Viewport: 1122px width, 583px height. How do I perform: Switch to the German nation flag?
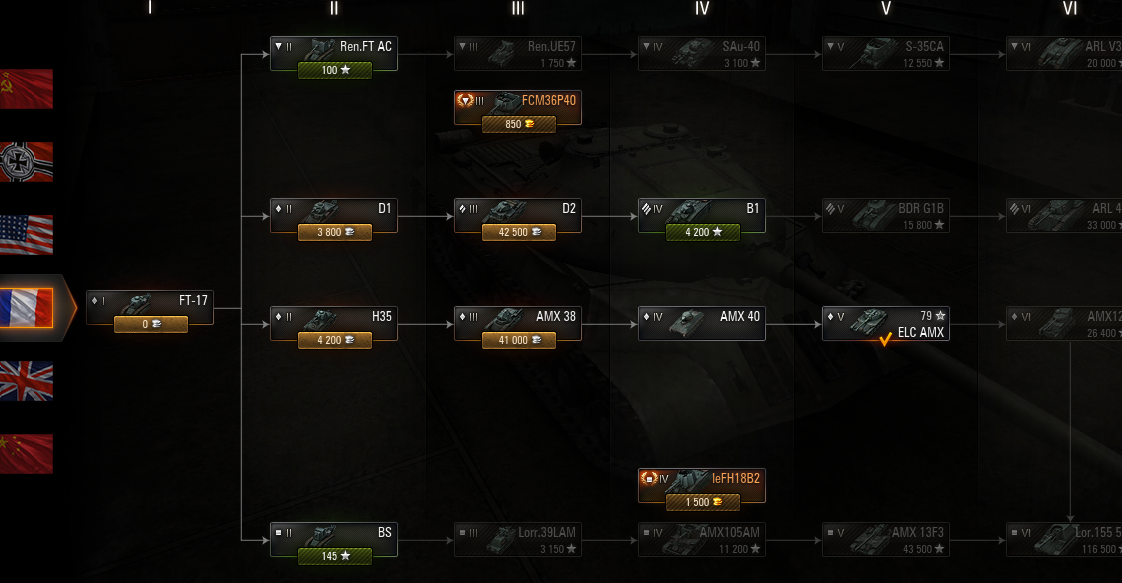coord(26,162)
